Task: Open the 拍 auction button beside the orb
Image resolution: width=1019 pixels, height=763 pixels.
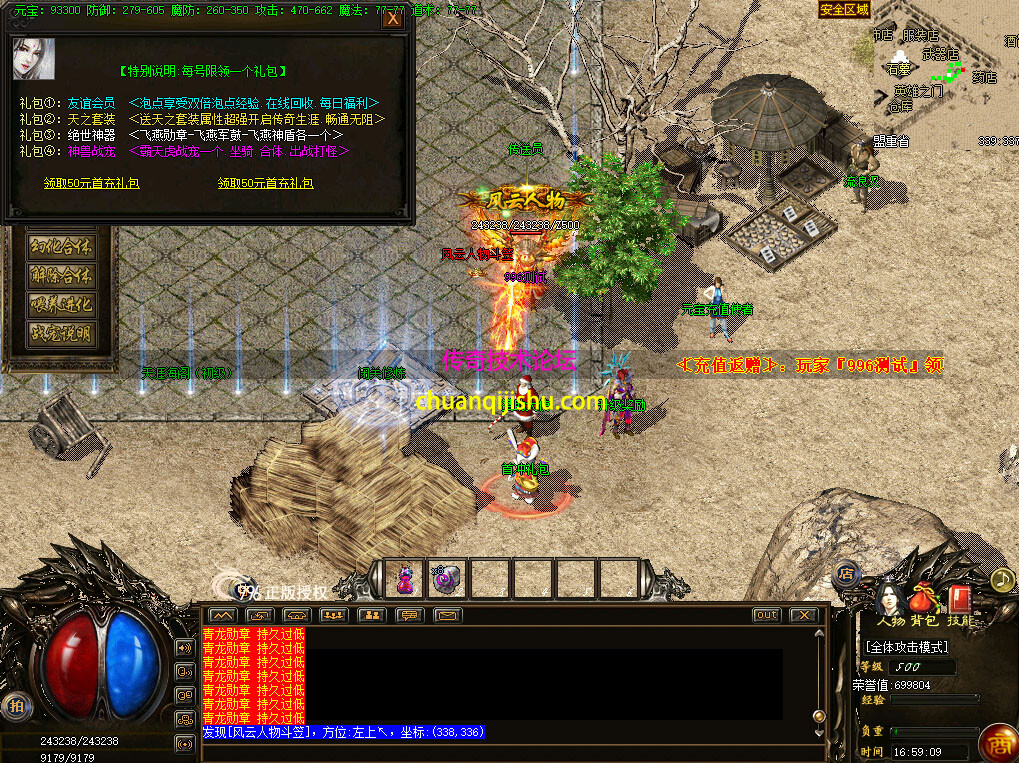Action: [16, 705]
